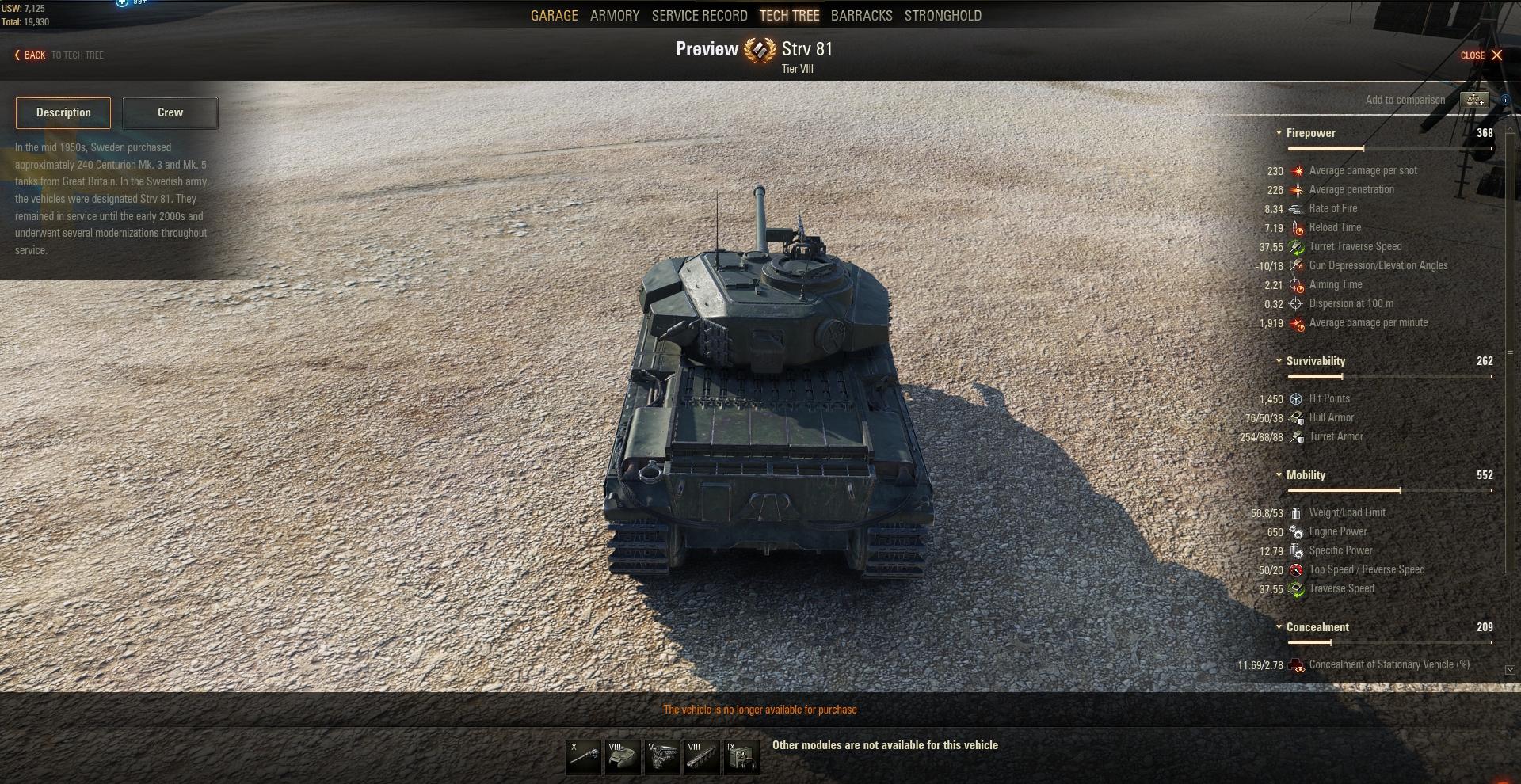Select the Description tab

point(63,113)
